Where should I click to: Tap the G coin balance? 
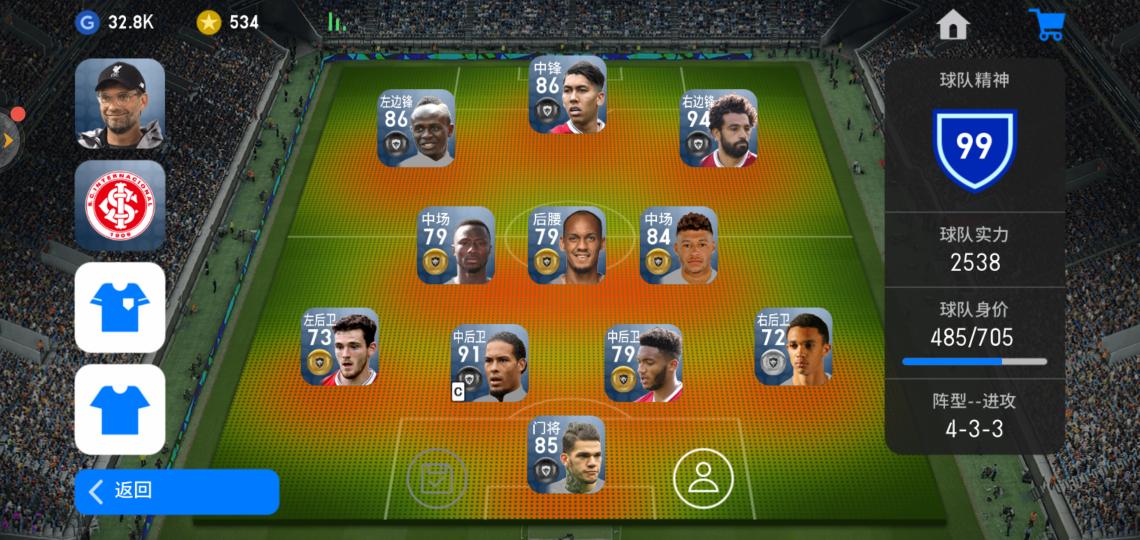115,22
